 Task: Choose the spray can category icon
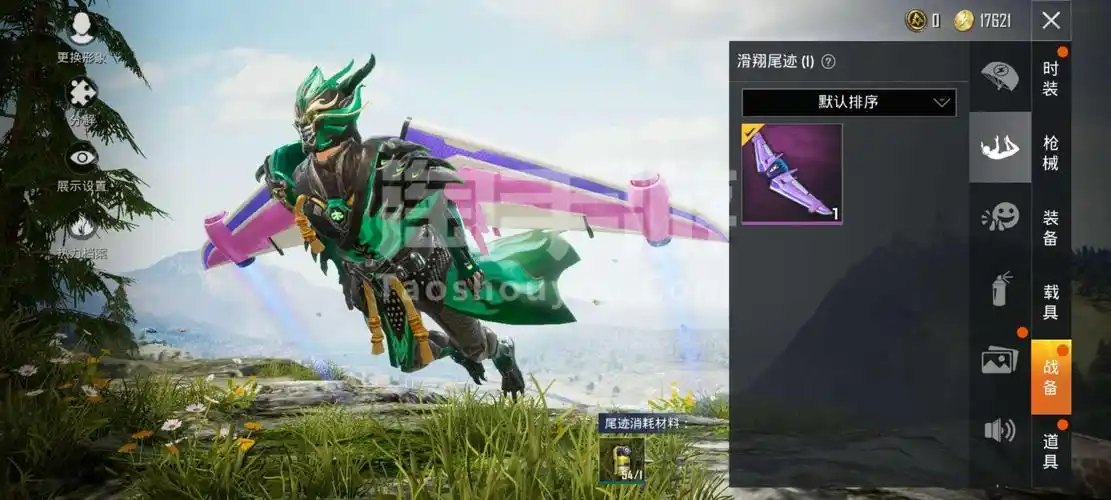[x=1000, y=288]
